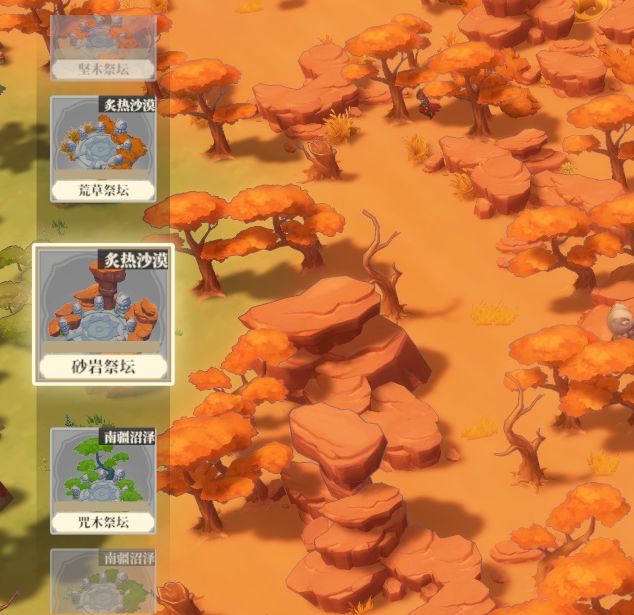Click the highlighted 砂岩祭坛 altar card
Viewport: 634px width, 615px height.
(x=103, y=314)
